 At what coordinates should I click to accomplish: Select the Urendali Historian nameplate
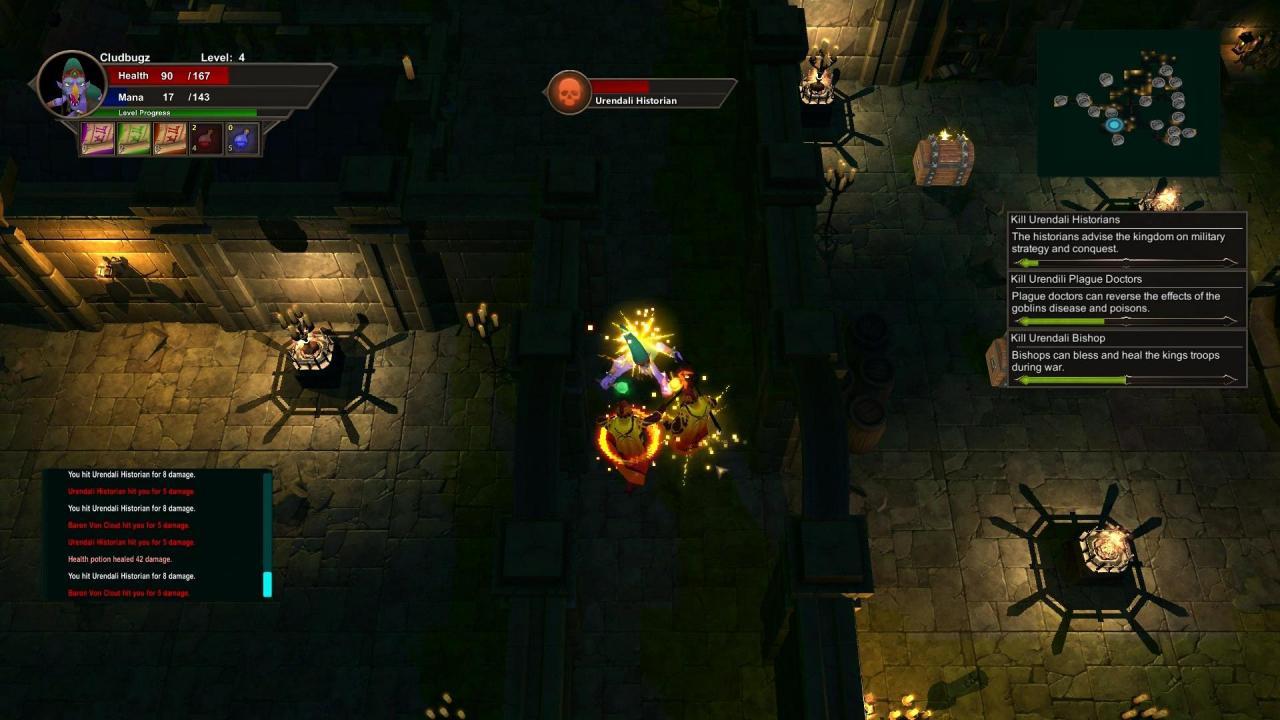[x=636, y=100]
